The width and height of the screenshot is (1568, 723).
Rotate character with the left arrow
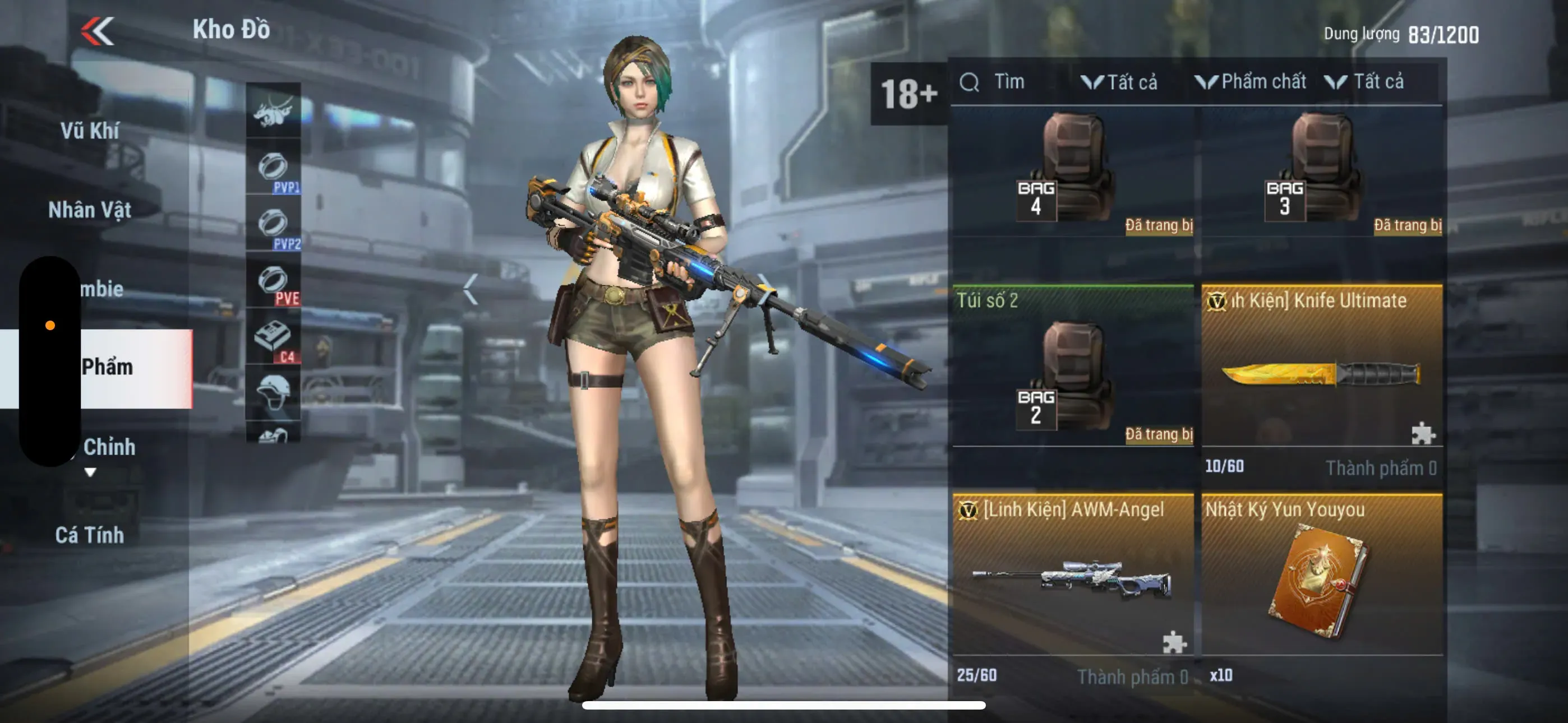470,289
